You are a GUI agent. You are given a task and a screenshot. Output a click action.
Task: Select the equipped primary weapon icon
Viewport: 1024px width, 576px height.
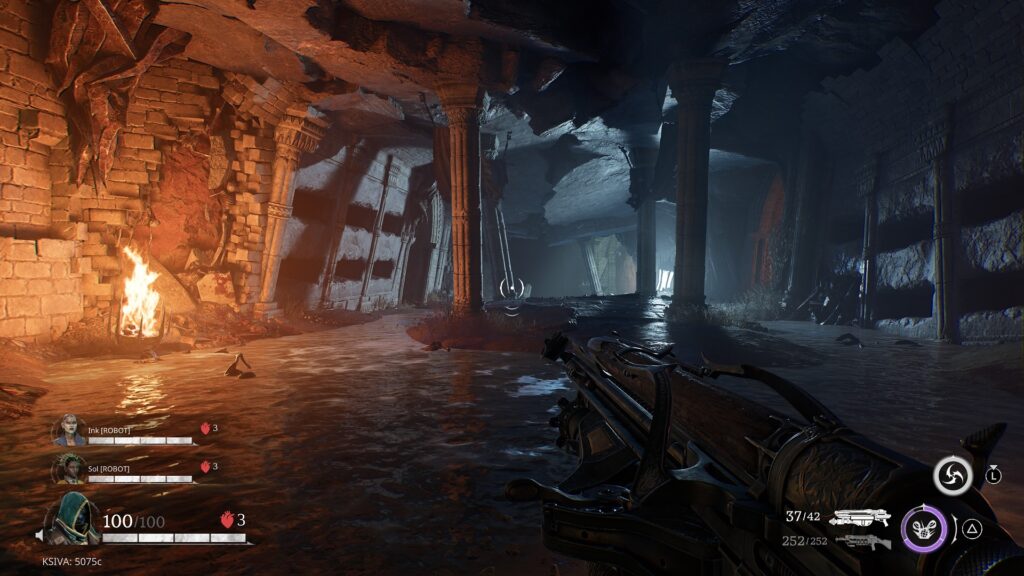click(860, 517)
